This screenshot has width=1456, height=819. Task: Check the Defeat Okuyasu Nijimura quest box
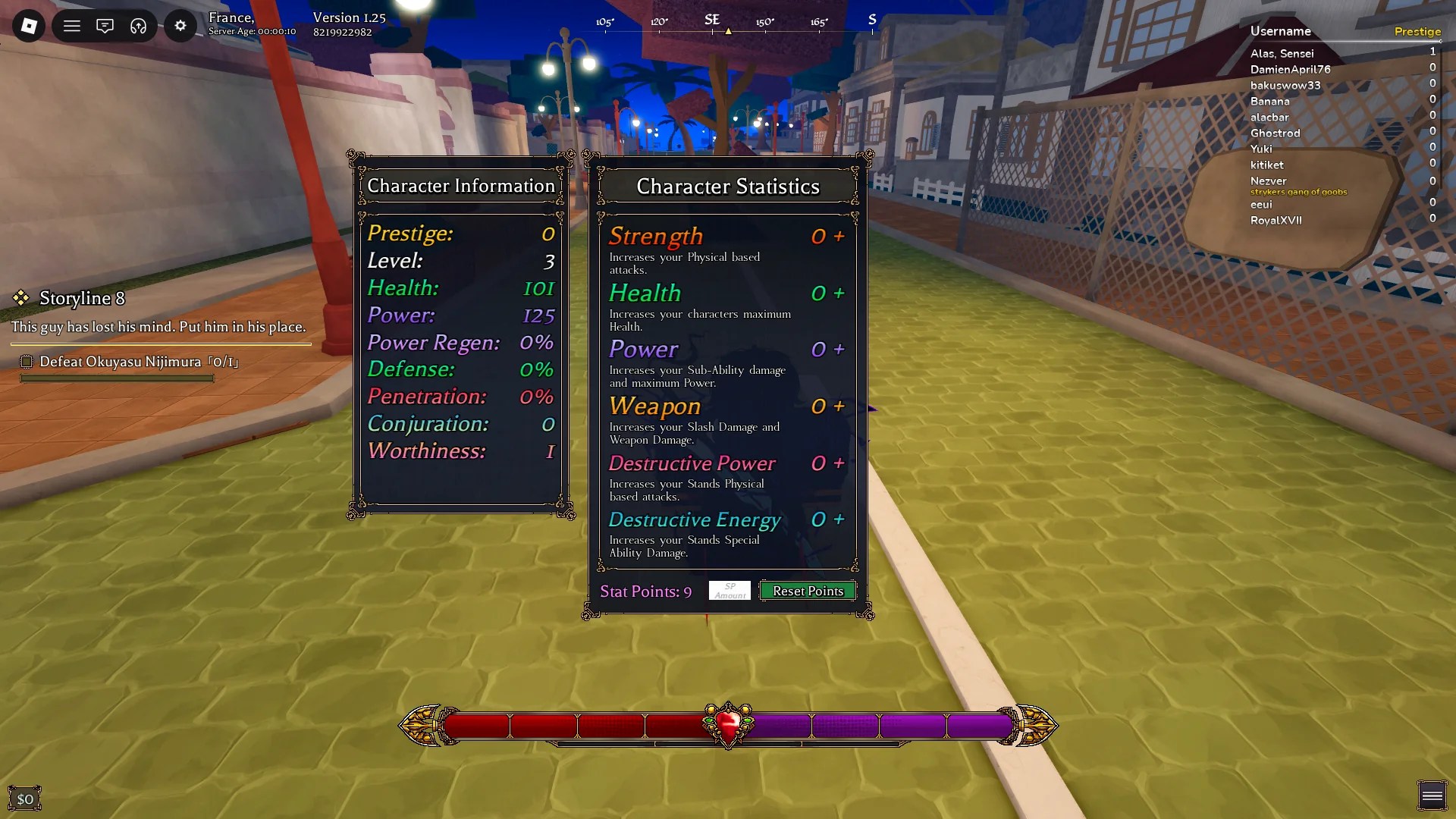(27, 362)
